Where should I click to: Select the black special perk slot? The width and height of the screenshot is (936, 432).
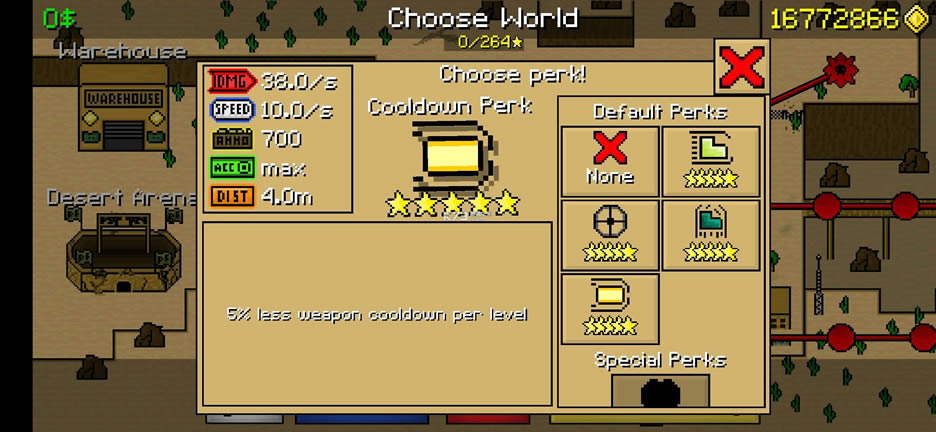[x=660, y=392]
